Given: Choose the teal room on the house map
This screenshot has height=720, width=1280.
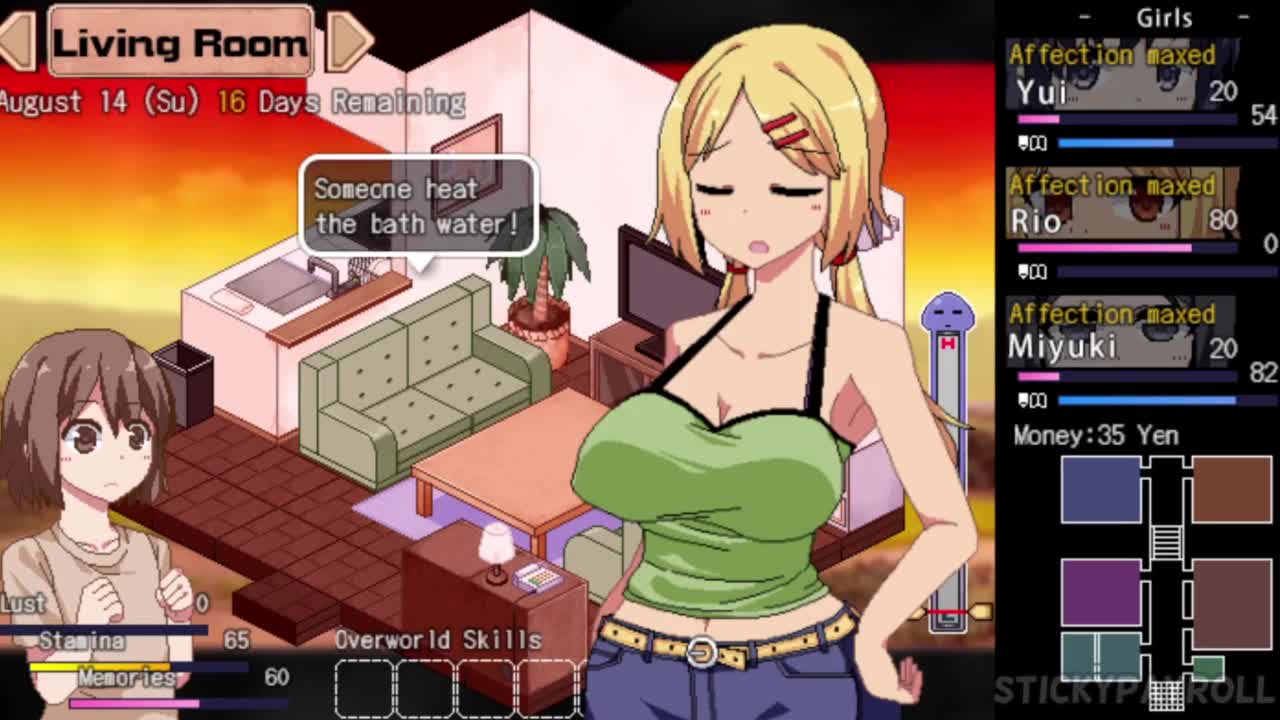Looking at the screenshot, I should pyautogui.click(x=1100, y=655).
